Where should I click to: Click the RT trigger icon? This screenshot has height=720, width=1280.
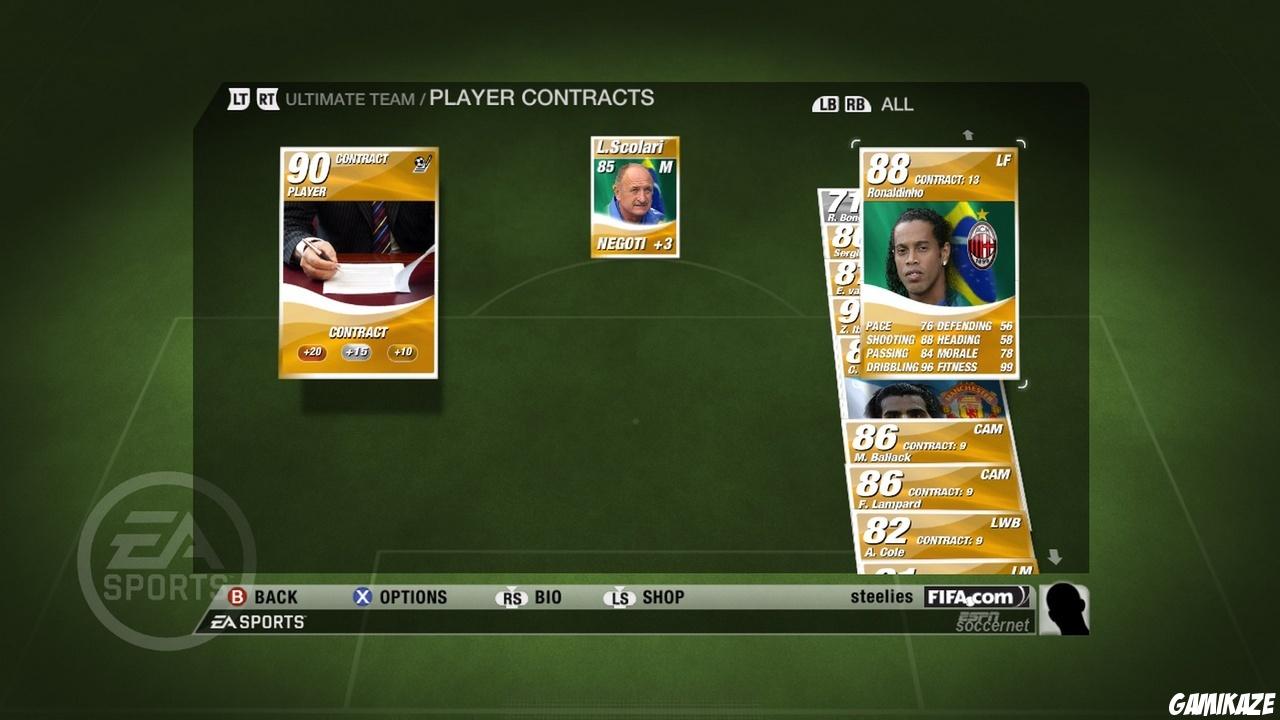[266, 99]
